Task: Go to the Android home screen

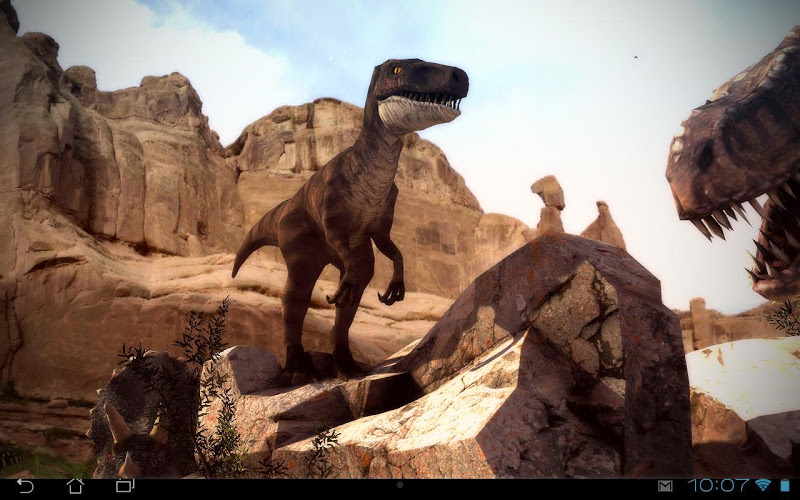Action: coord(75,486)
